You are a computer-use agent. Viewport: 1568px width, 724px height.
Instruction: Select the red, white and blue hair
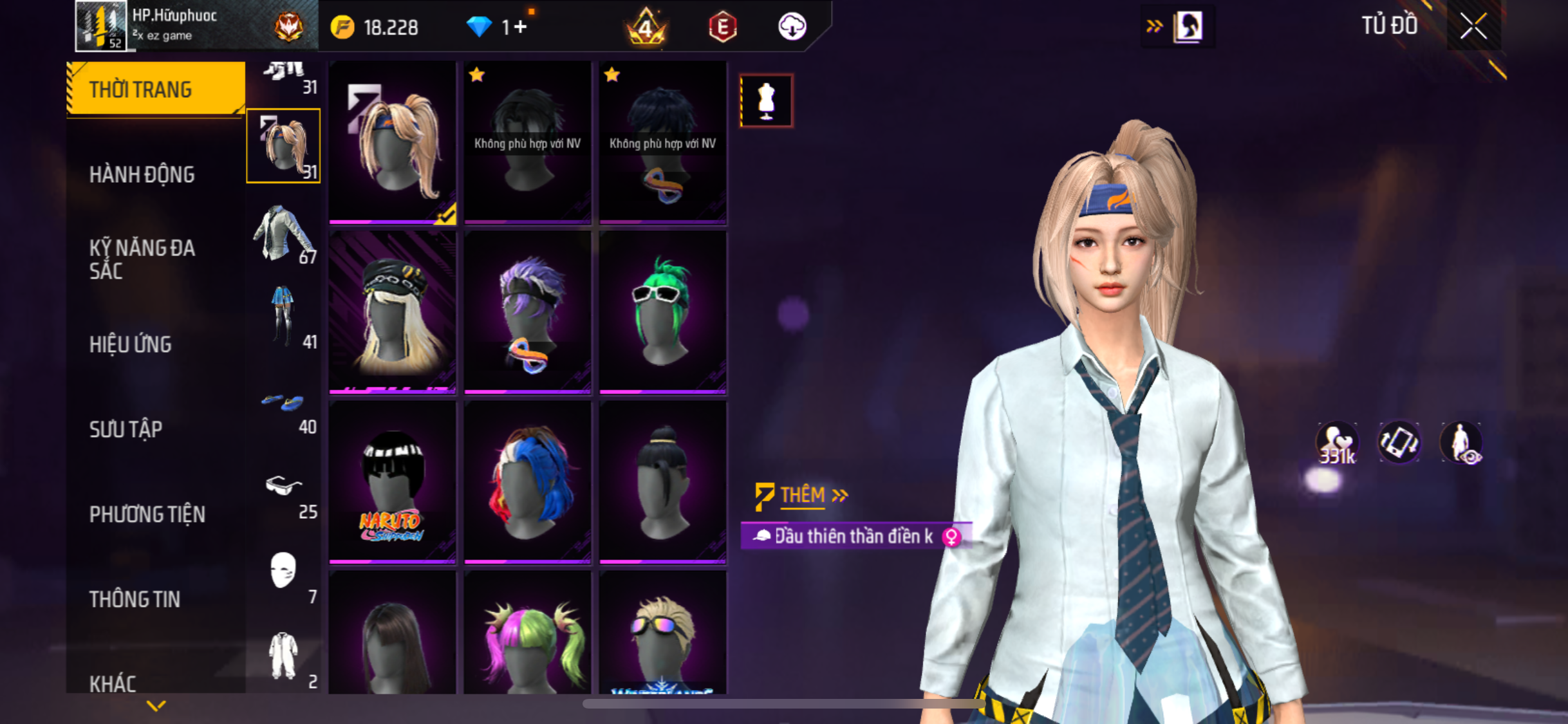tap(528, 482)
